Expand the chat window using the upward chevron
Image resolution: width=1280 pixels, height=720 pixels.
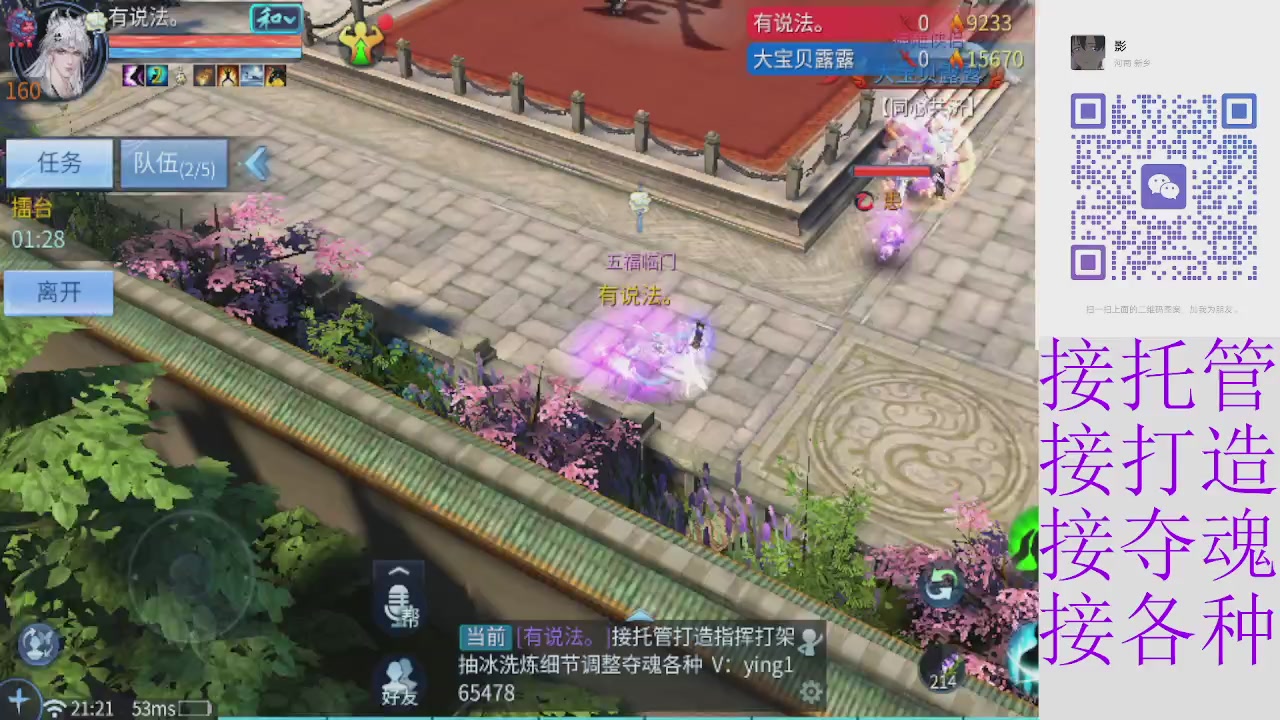(399, 570)
